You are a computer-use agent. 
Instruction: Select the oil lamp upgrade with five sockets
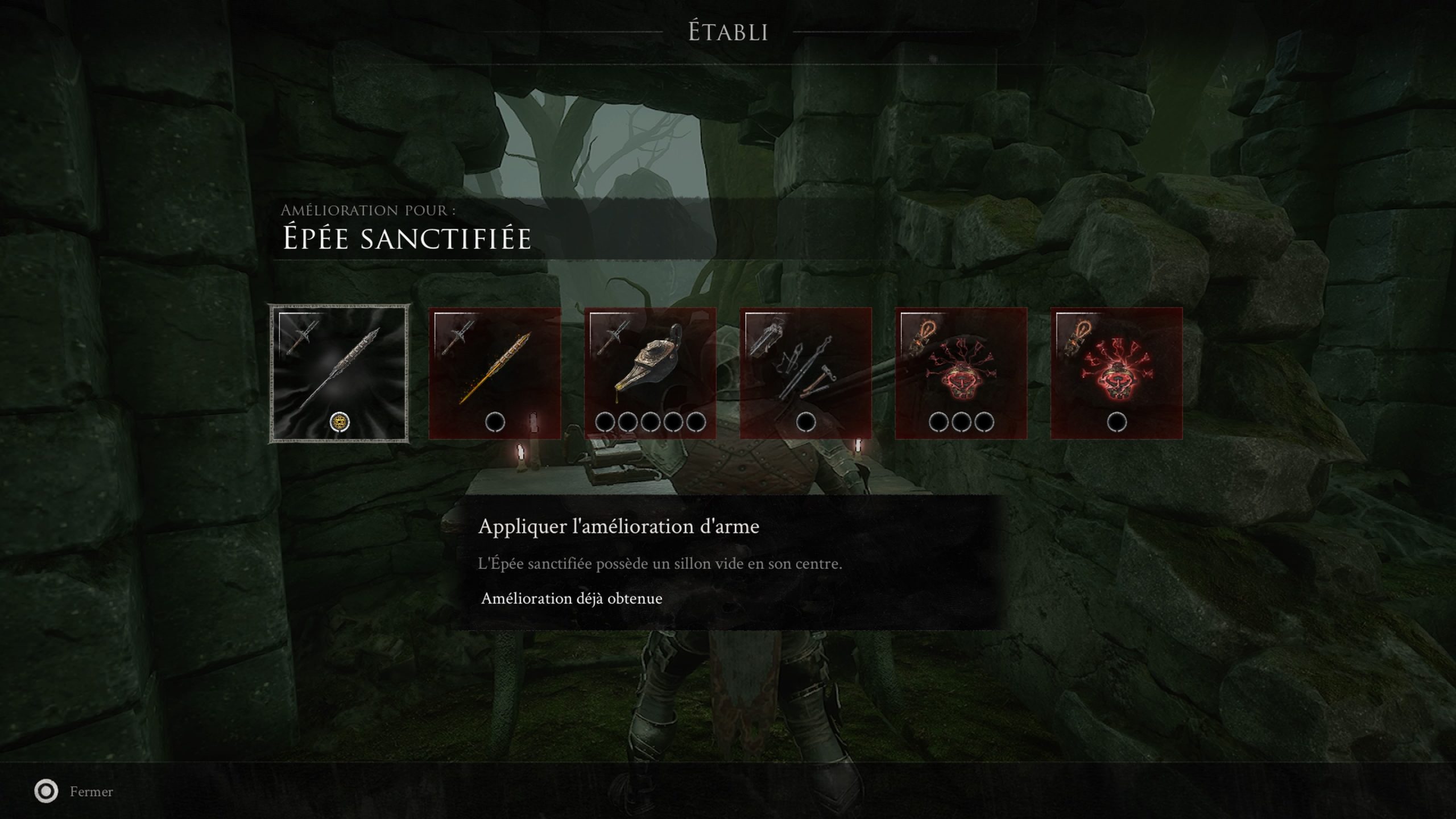point(650,374)
